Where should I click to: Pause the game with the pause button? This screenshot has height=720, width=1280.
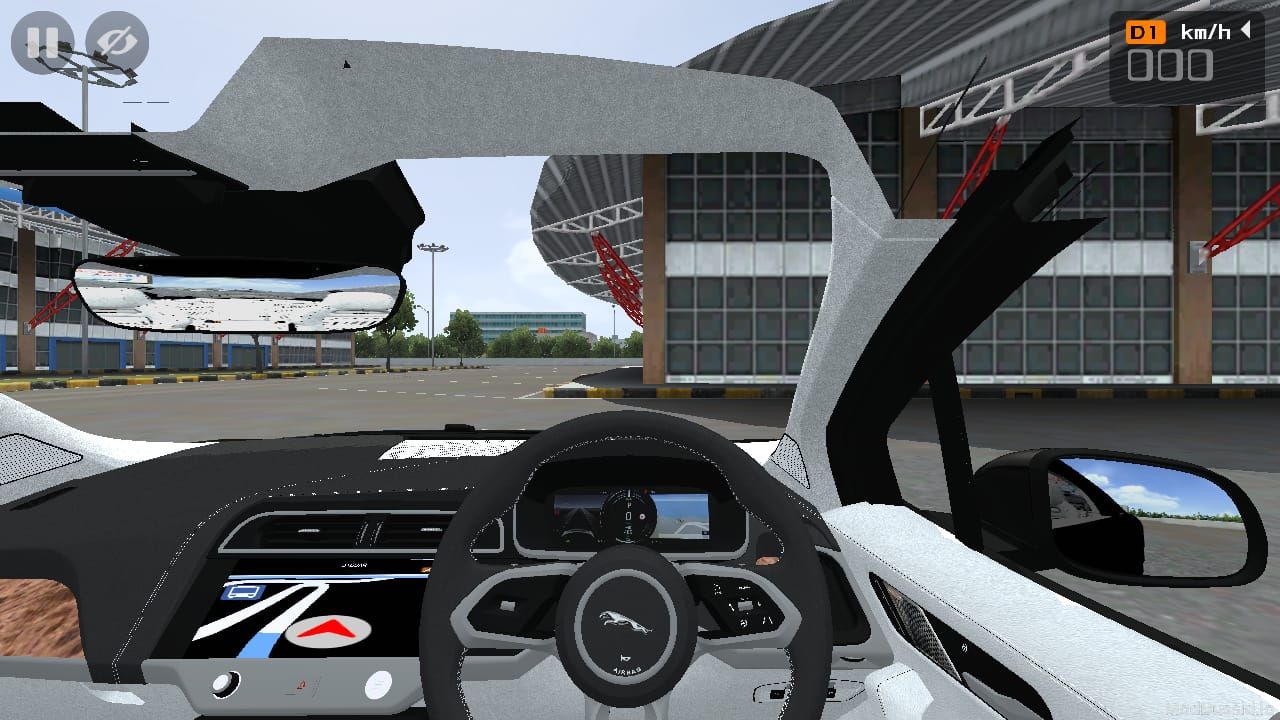tap(43, 43)
